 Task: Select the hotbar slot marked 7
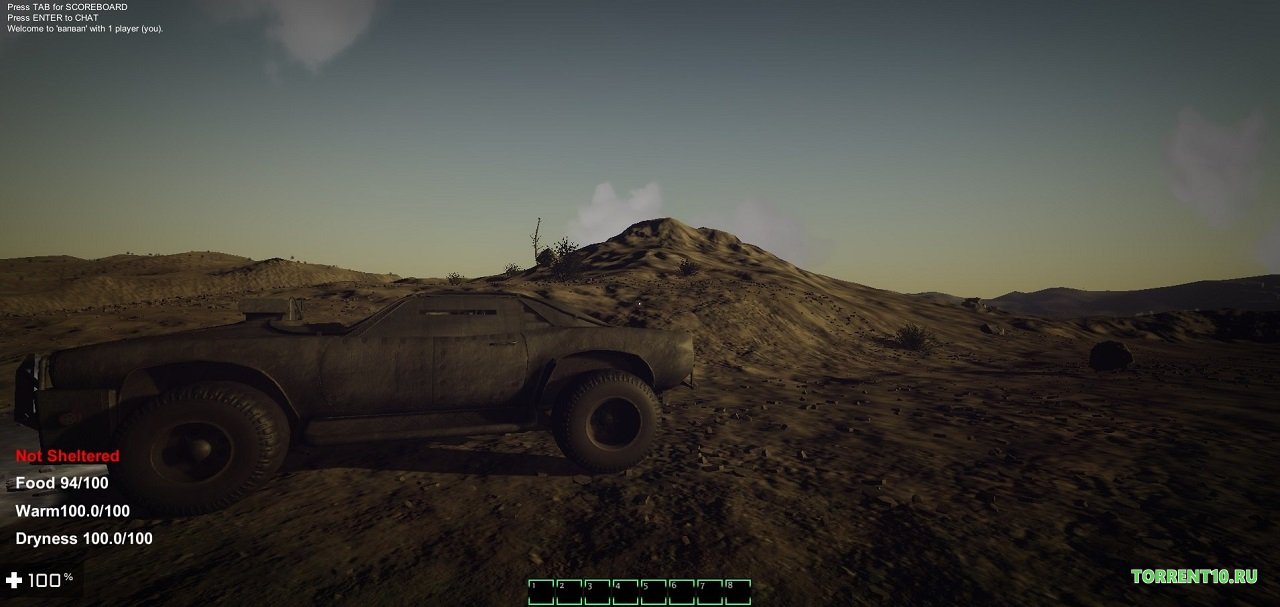pyautogui.click(x=709, y=592)
